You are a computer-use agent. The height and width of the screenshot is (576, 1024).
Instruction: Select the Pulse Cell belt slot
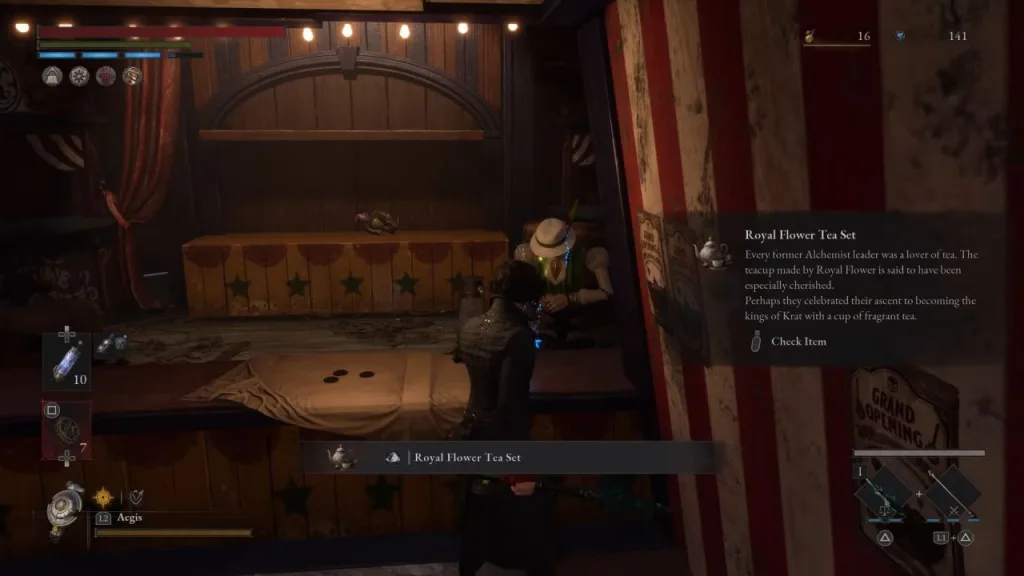coord(66,360)
